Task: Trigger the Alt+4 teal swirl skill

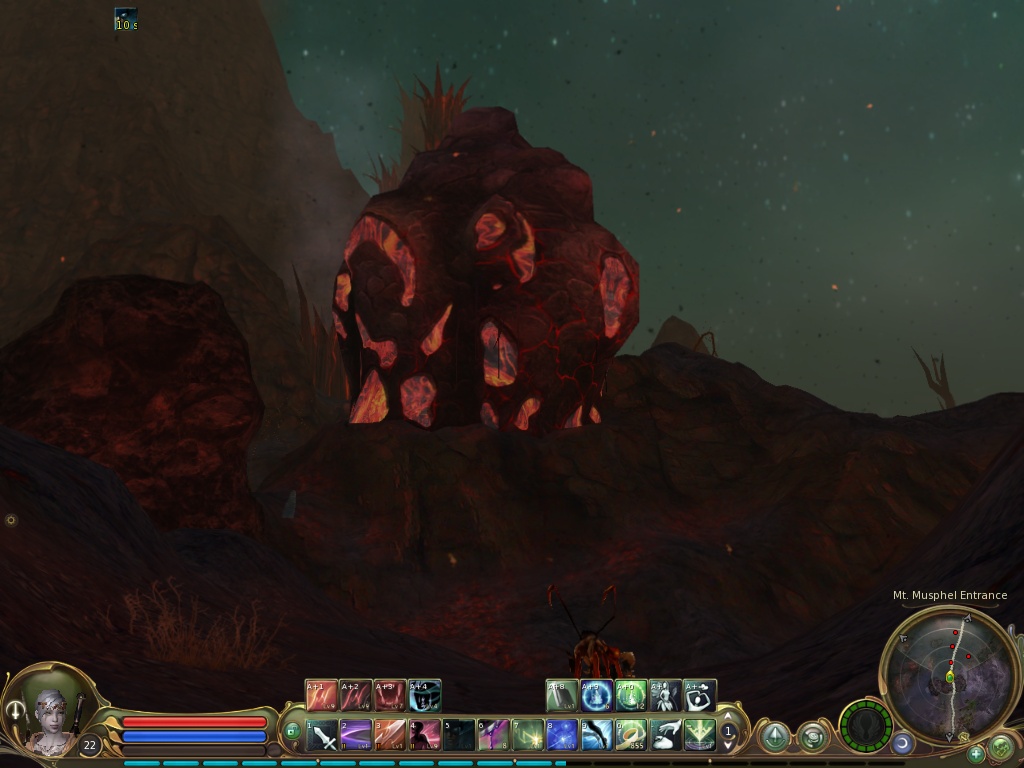Action: pos(424,695)
